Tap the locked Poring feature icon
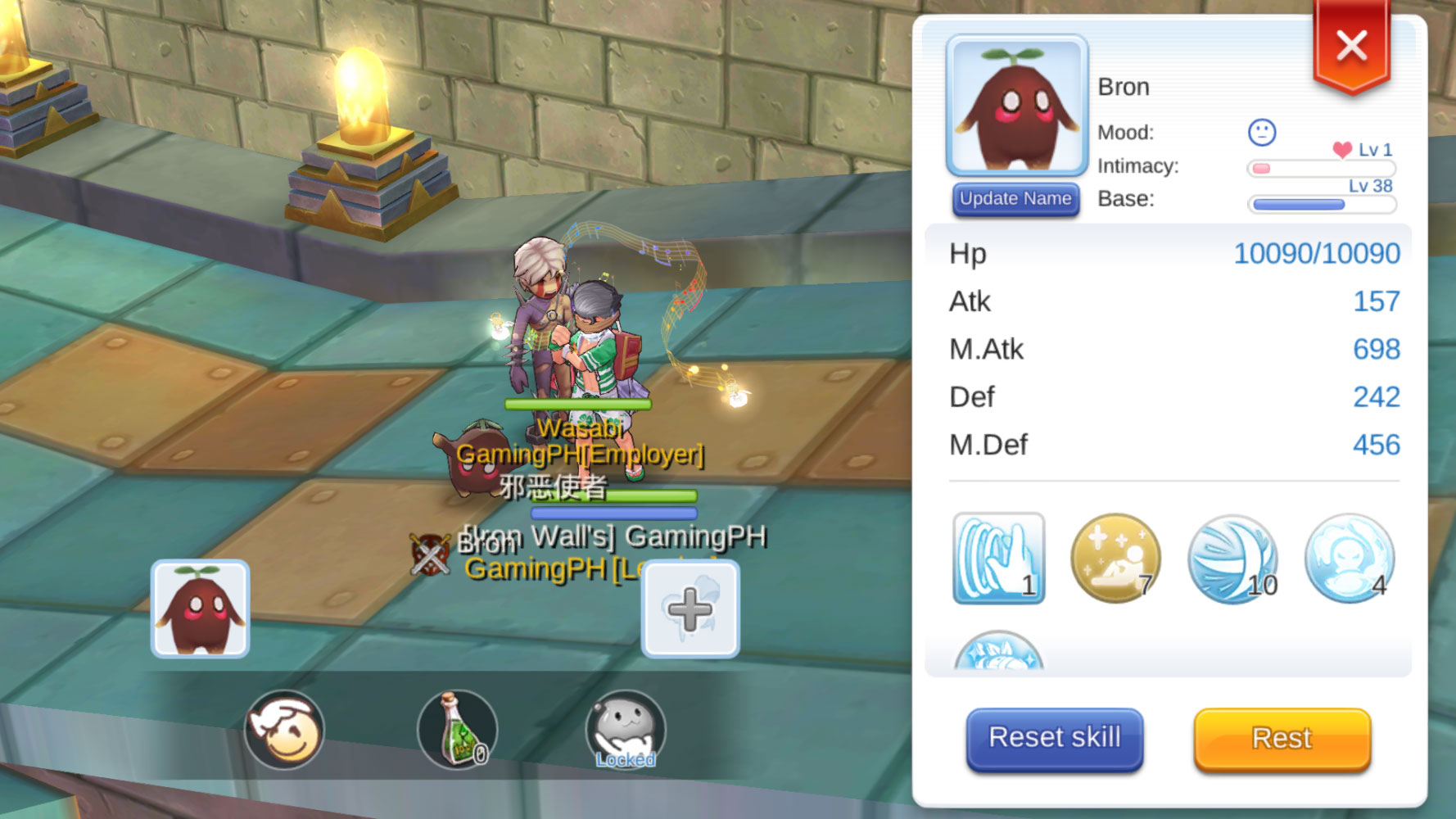 pos(626,730)
